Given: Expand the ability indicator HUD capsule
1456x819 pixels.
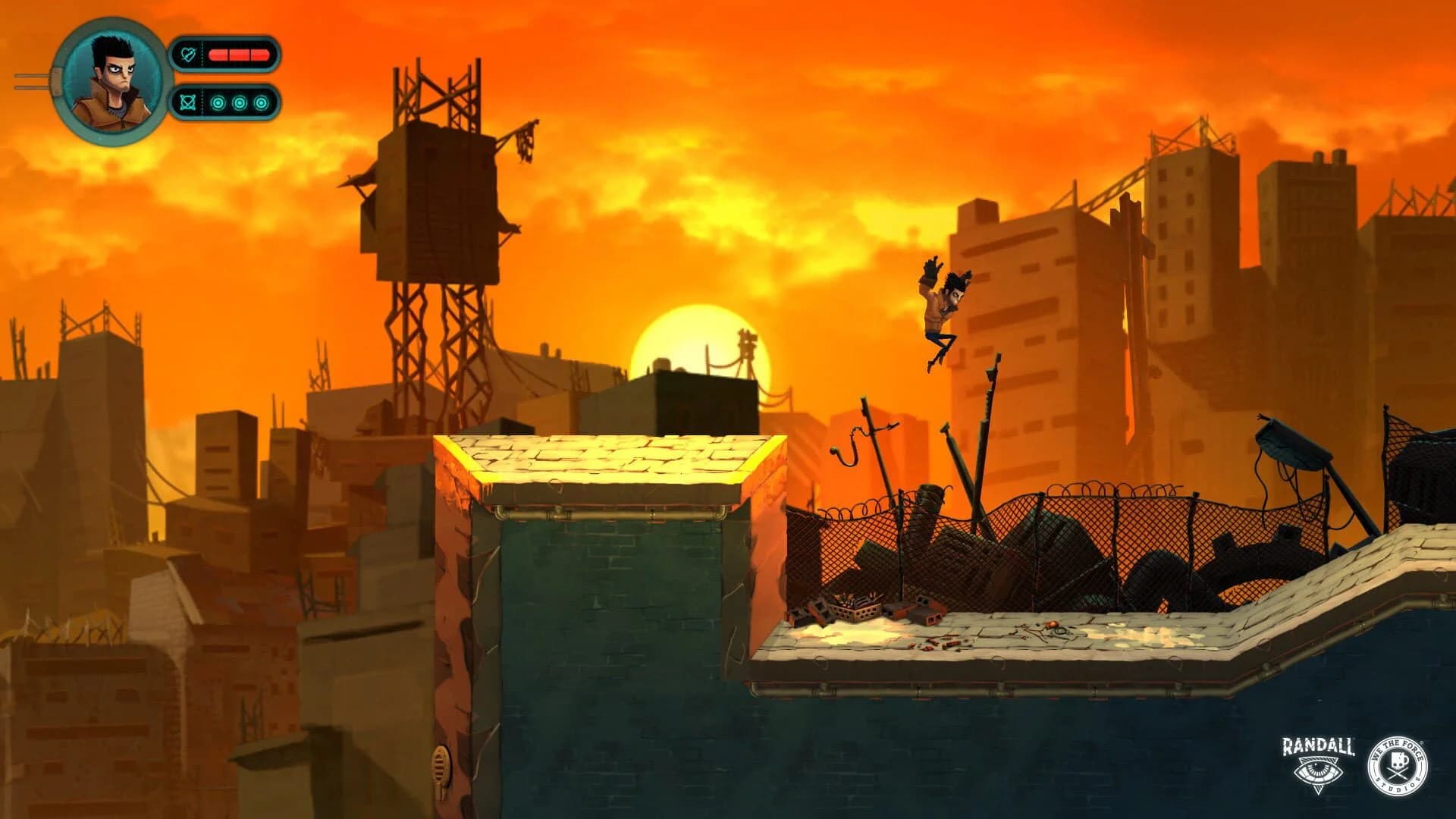Looking at the screenshot, I should (227, 103).
